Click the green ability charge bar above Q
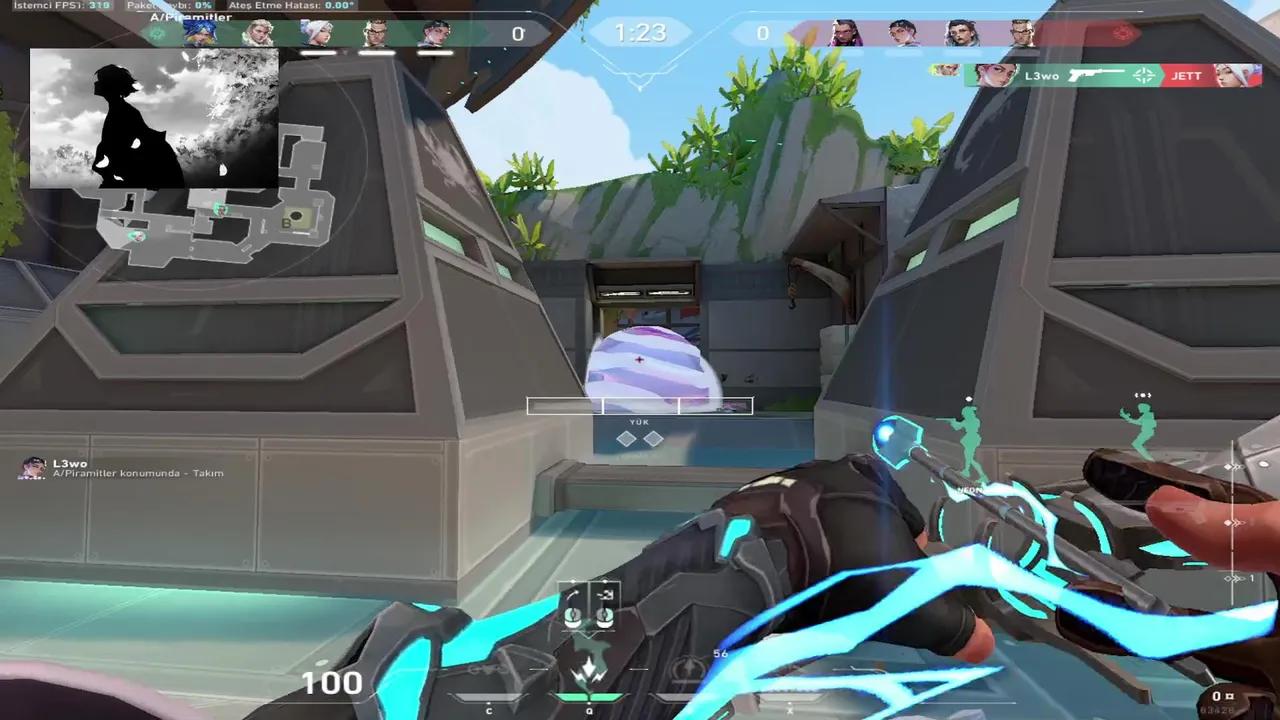The image size is (1280, 720). coord(589,697)
